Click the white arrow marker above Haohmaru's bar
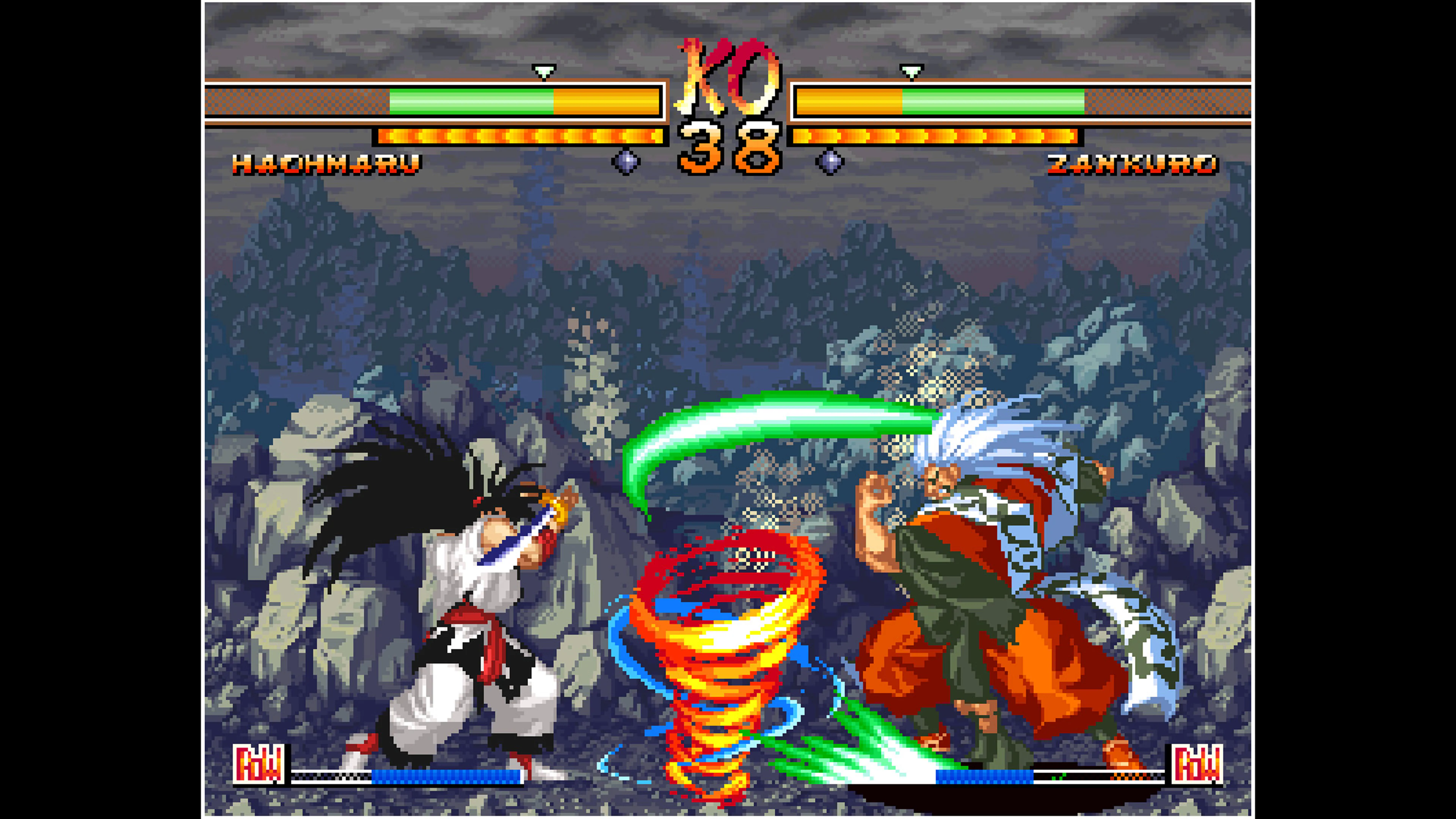This screenshot has height=819, width=1456. click(544, 72)
